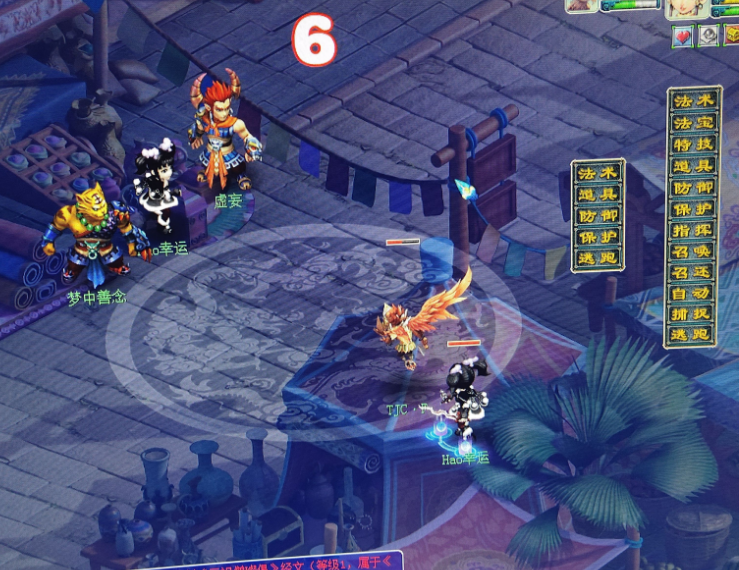Viewport: 739px width, 570px height.
Task: Click 逃跑 in the long twelve-option menu
Action: tap(693, 334)
